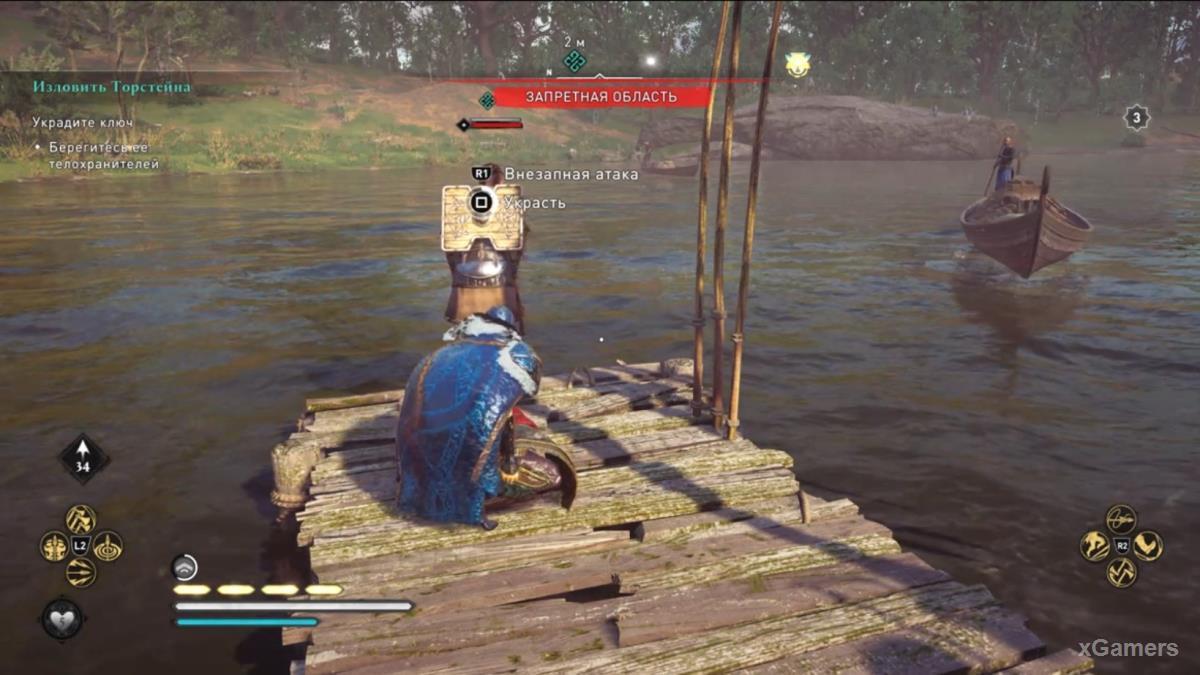Activate the upward striped arrowhead ranged ability
Viewport: 1200px width, 675px height.
point(81,519)
